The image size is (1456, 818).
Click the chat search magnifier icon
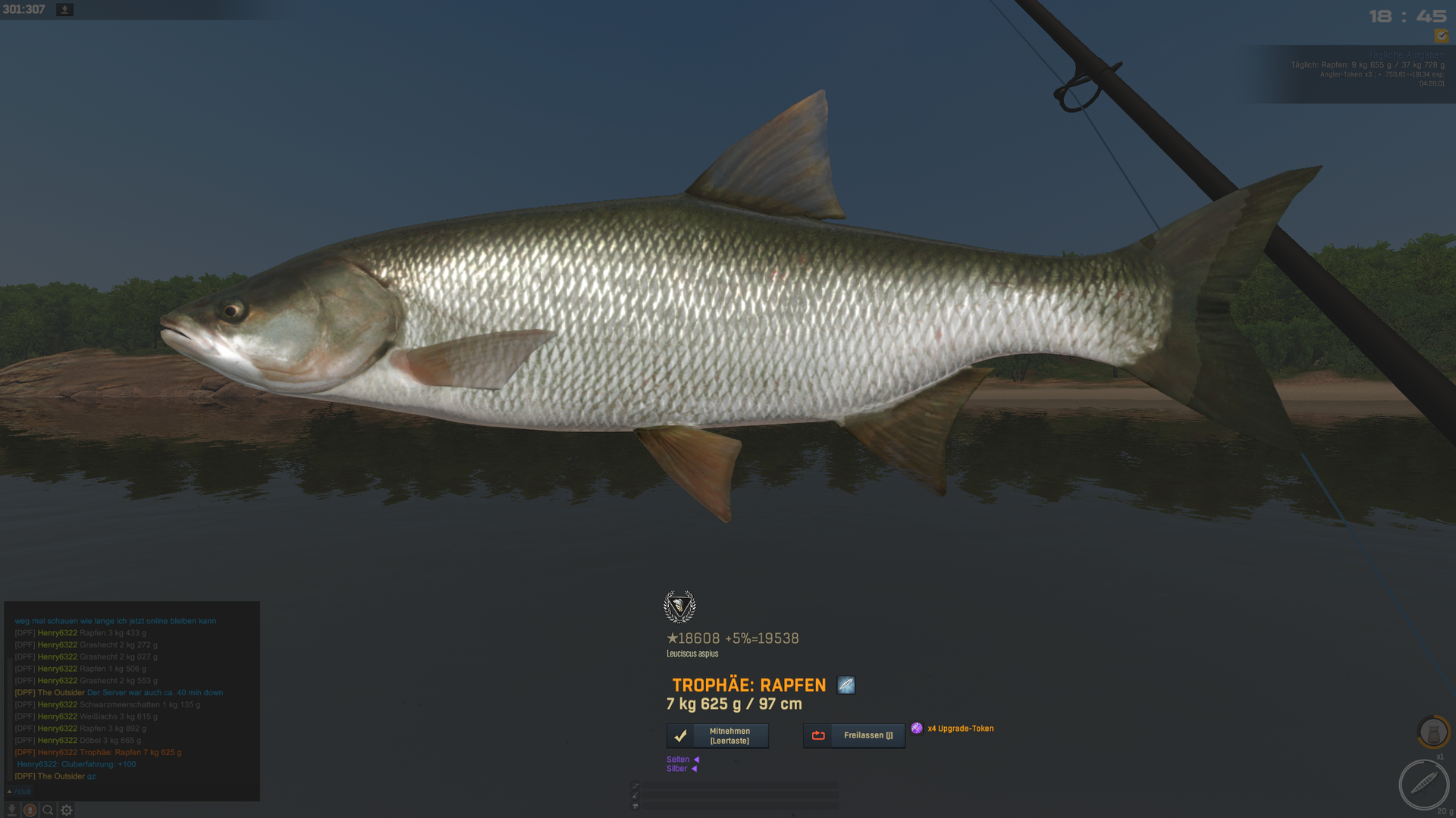tap(48, 810)
